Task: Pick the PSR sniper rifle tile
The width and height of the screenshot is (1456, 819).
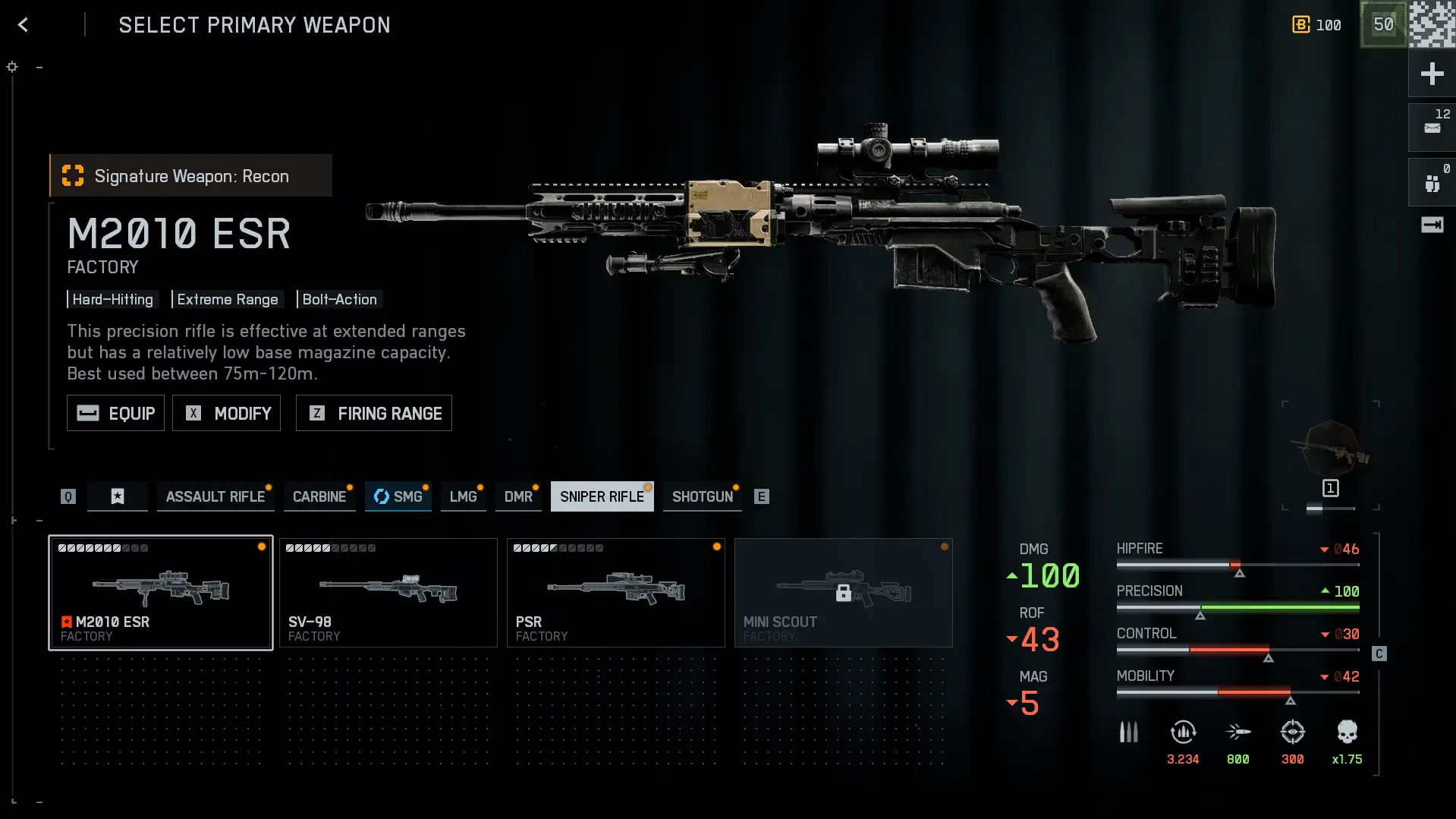Action: (616, 592)
